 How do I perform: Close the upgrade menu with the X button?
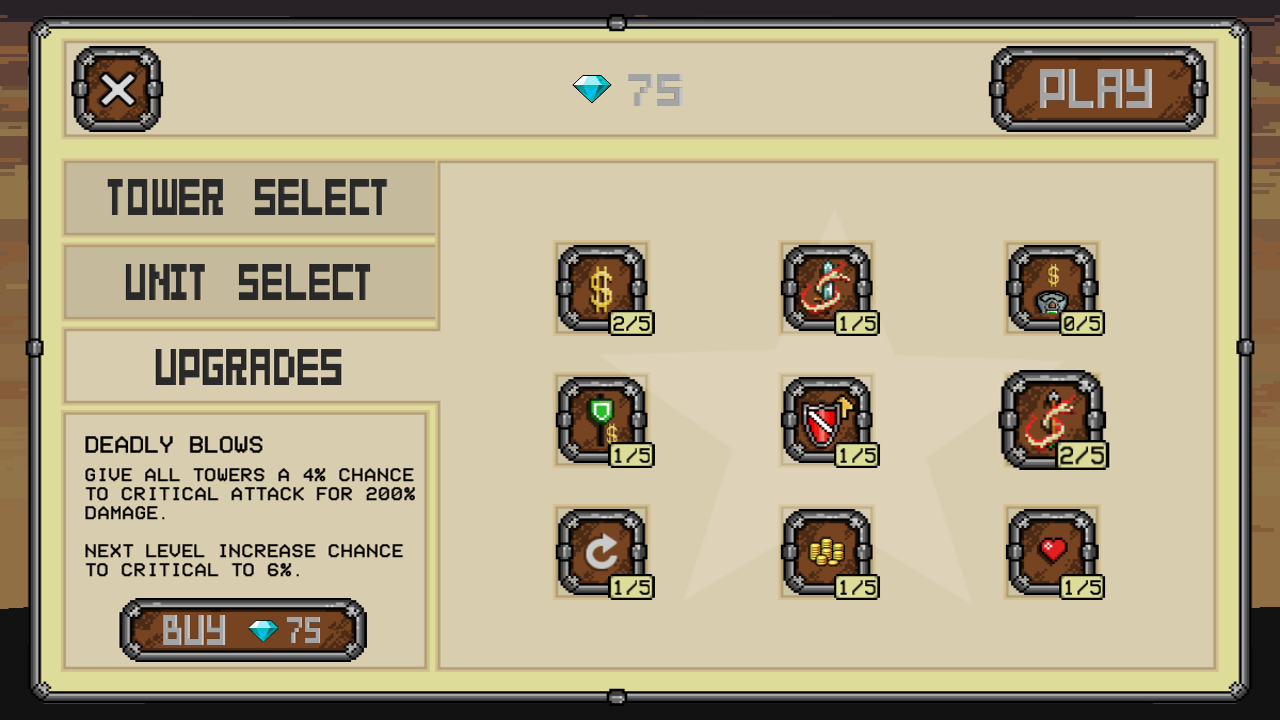coord(115,90)
